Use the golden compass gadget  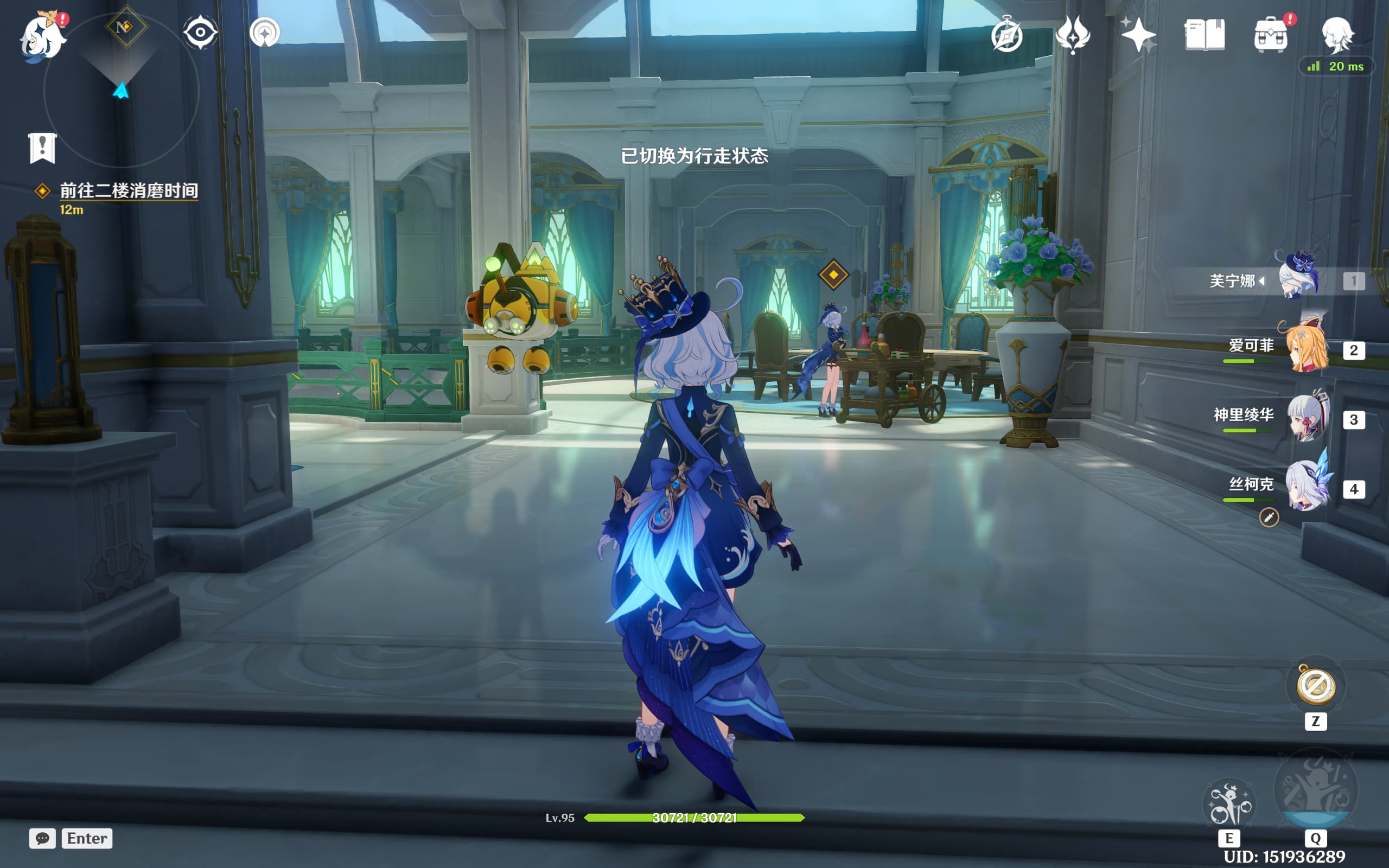click(x=1316, y=687)
